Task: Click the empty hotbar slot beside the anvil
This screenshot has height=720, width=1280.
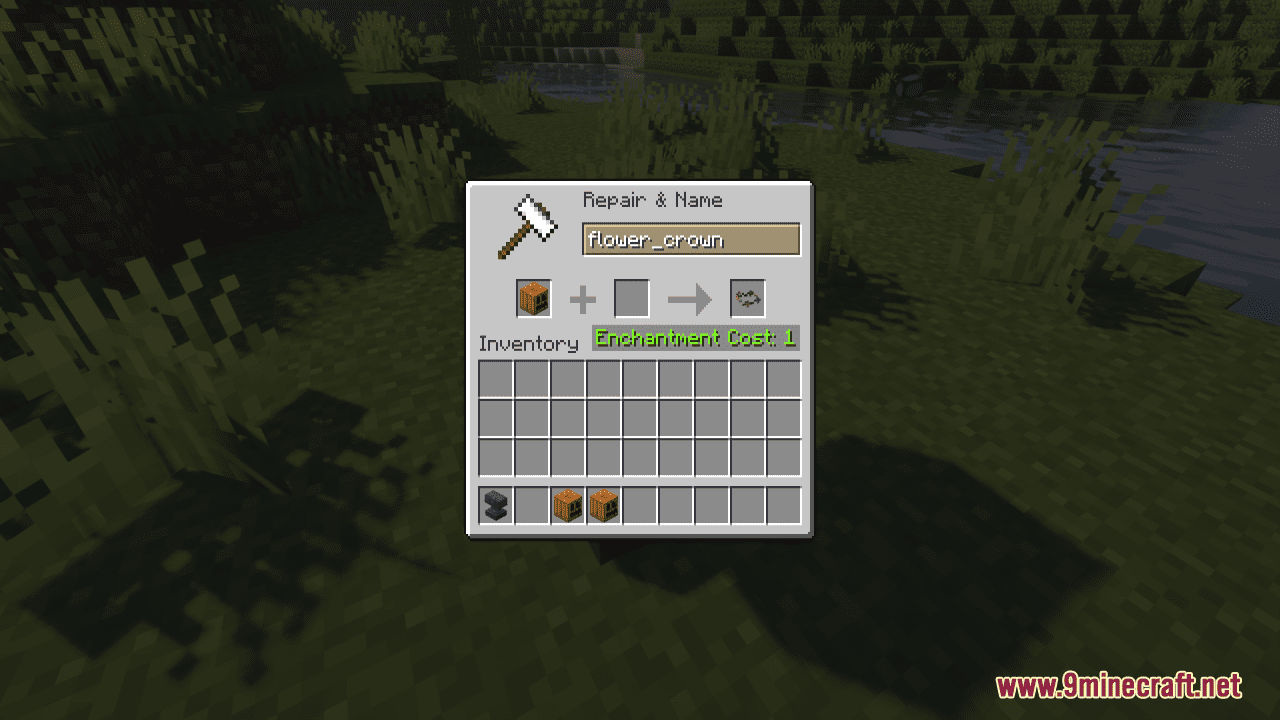Action: (x=531, y=505)
